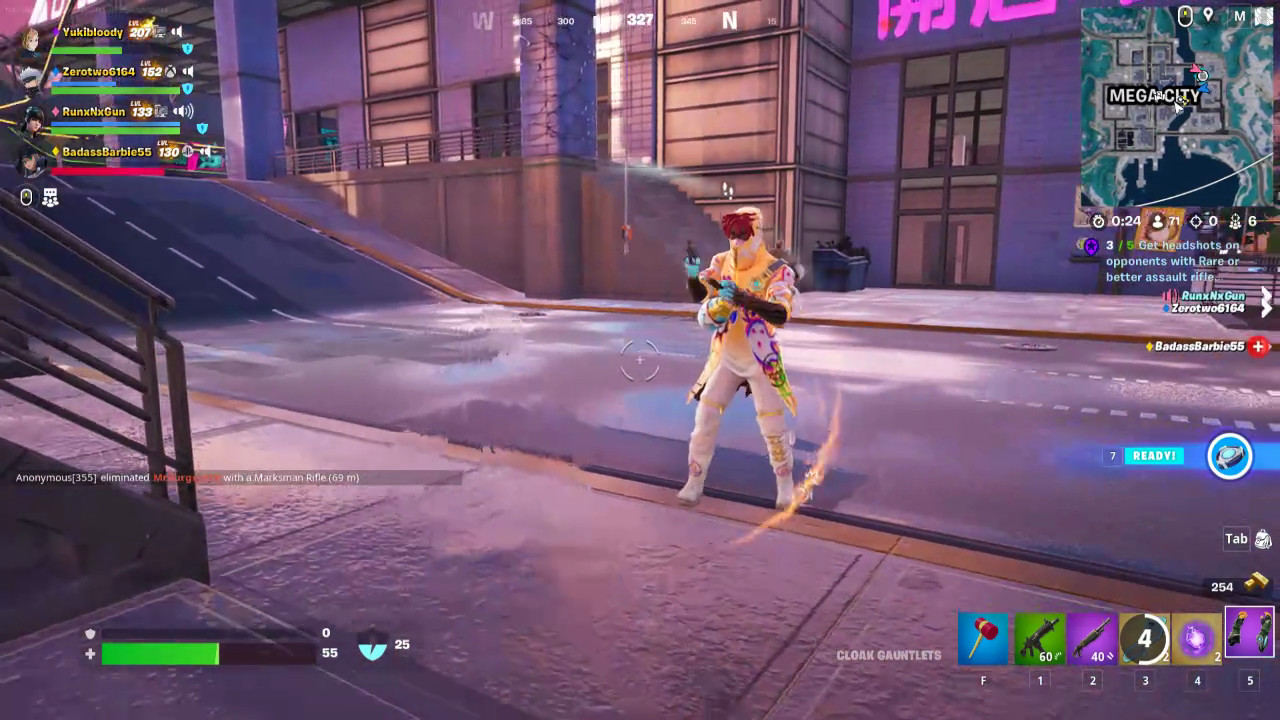The image size is (1280, 720).
Task: Open the squad comms icon below squad list
Action: (x=50, y=198)
